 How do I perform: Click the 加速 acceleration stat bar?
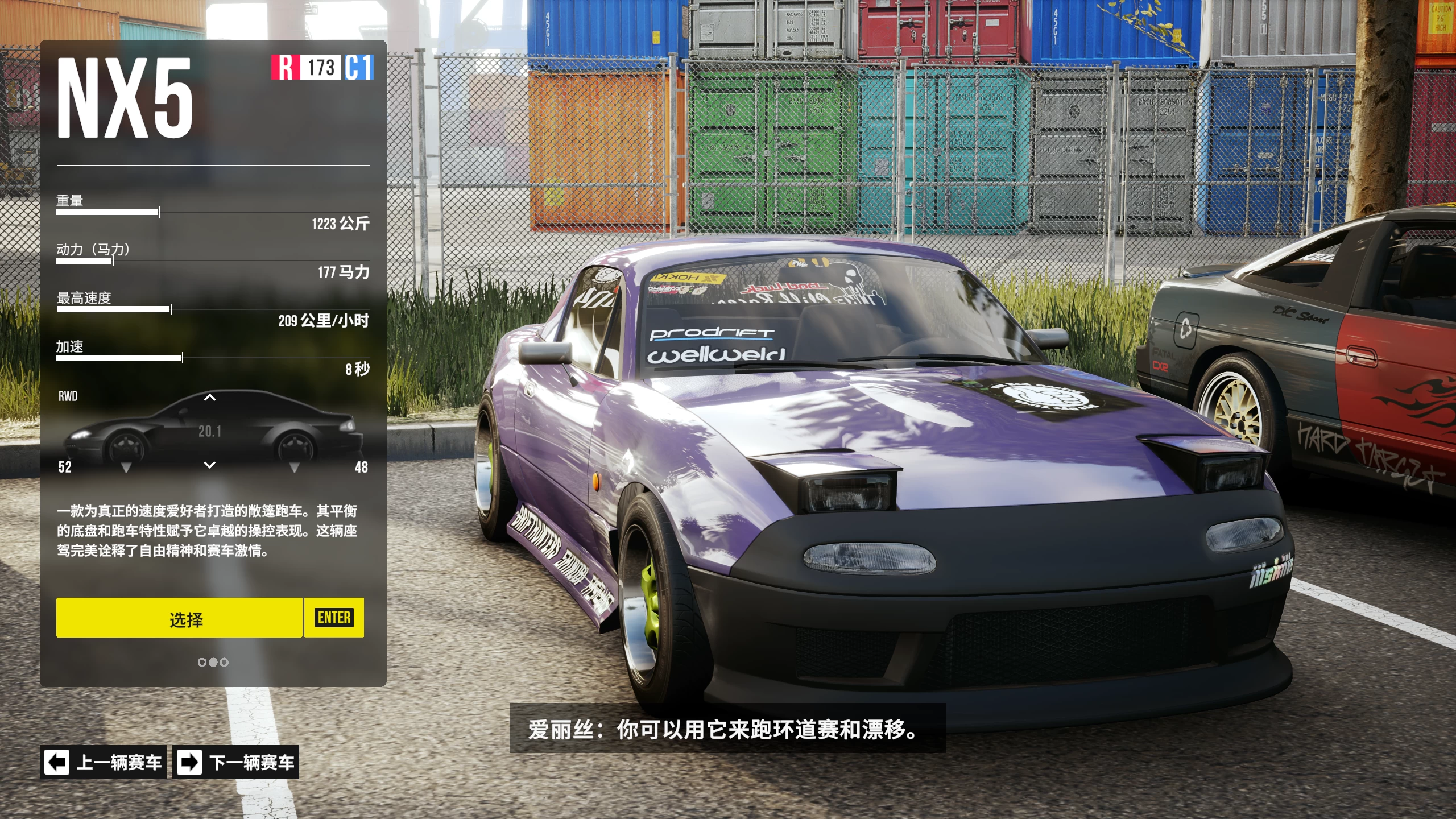coord(119,358)
